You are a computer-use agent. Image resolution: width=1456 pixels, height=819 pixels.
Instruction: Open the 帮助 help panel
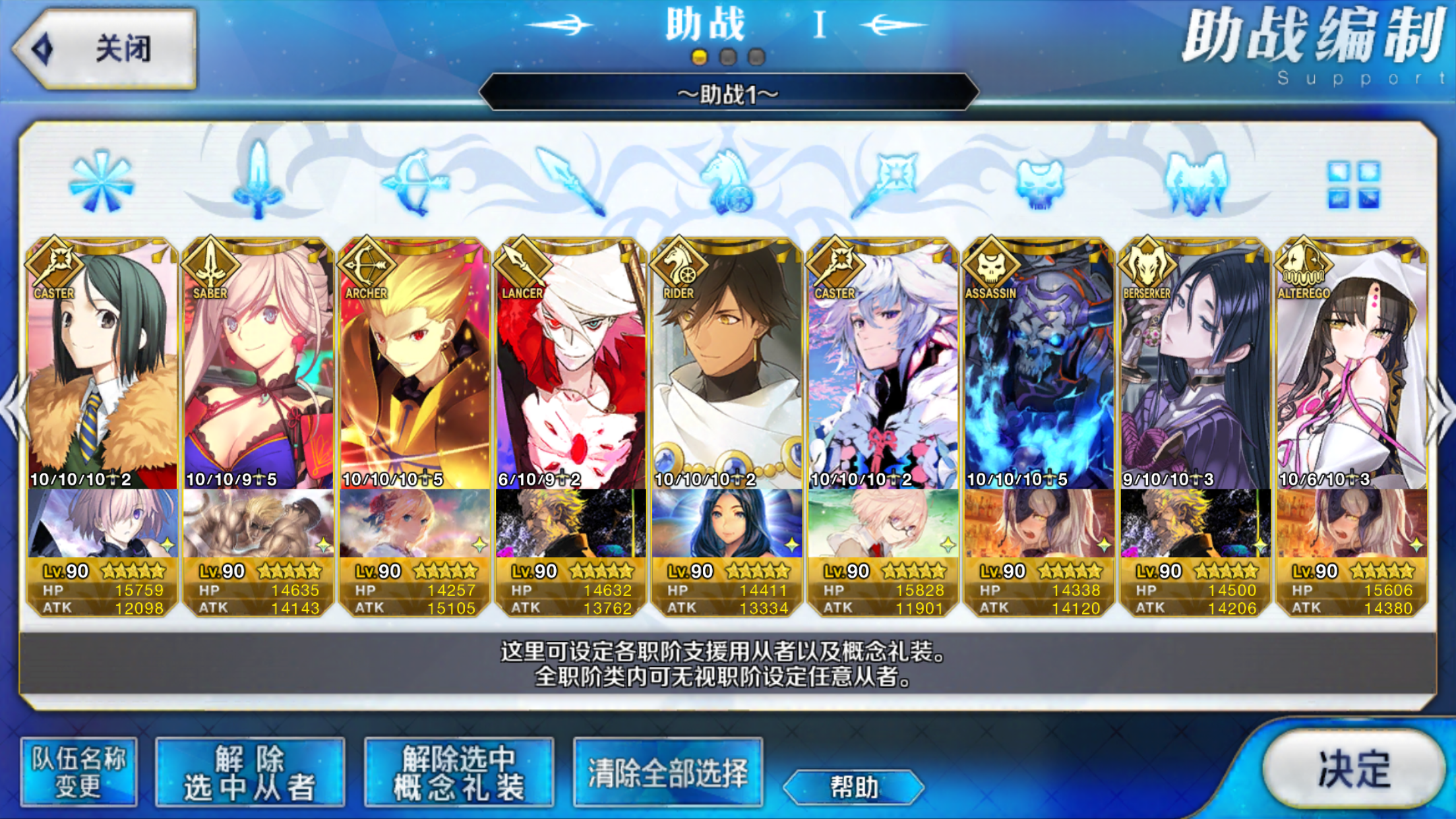pos(853,787)
